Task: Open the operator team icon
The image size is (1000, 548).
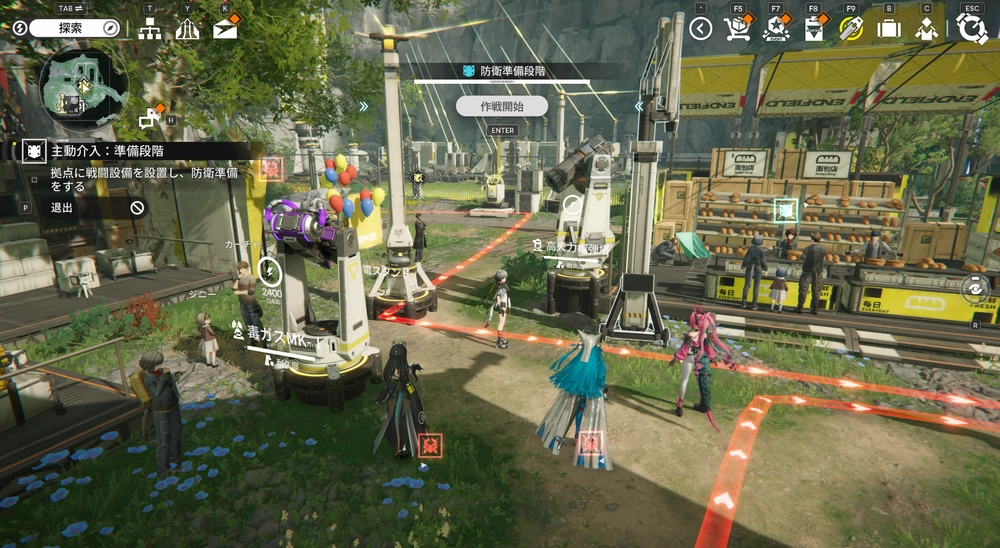Action: [926, 29]
